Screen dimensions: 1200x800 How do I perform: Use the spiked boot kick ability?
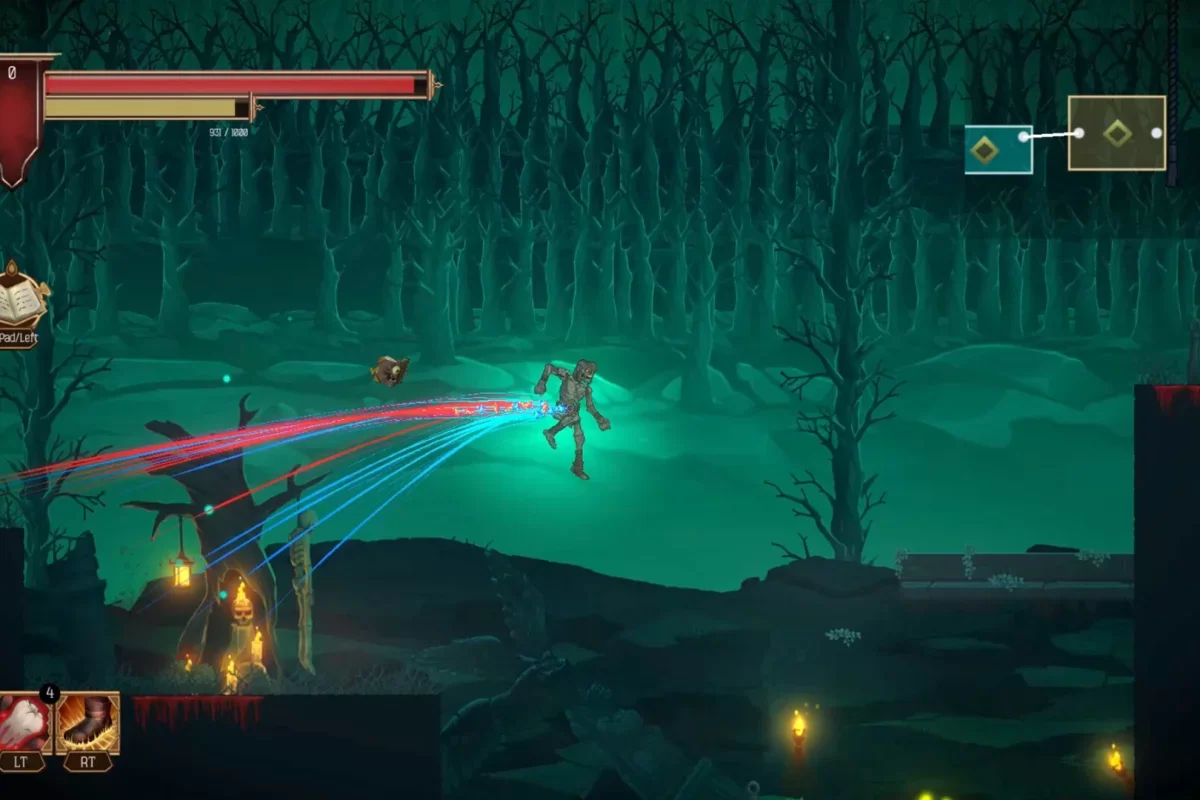coord(88,722)
